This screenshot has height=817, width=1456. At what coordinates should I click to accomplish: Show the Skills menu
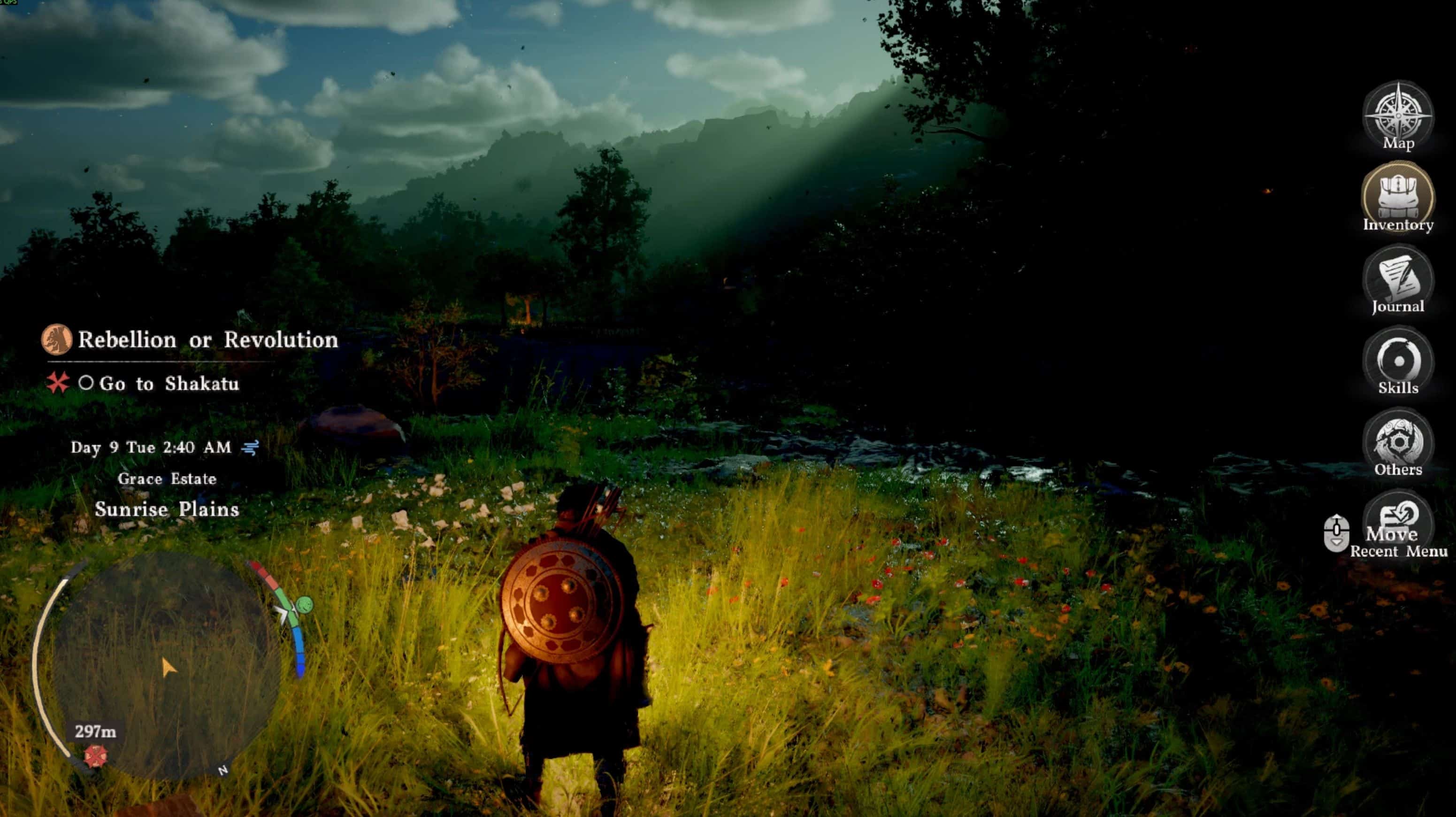1398,361
